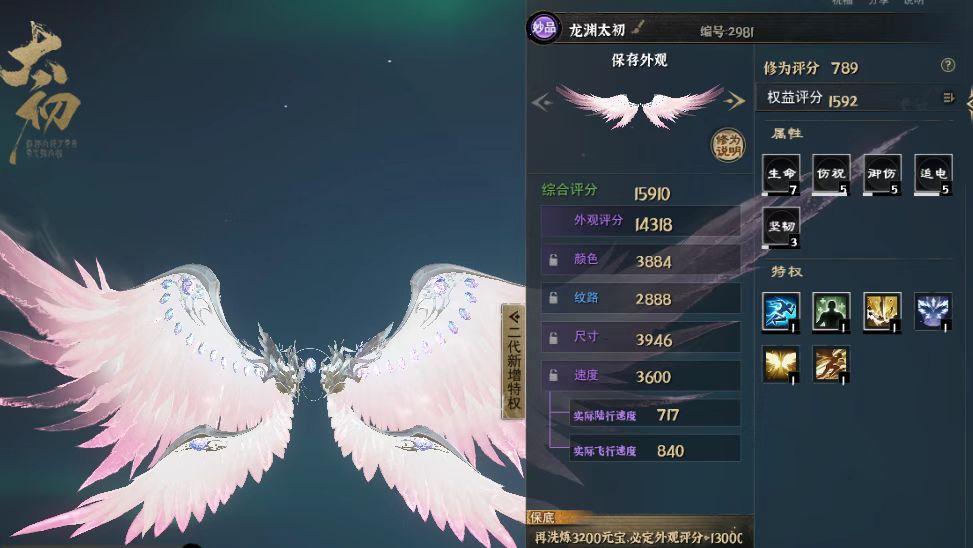Show the next wing appearance with right arrow

736,101
